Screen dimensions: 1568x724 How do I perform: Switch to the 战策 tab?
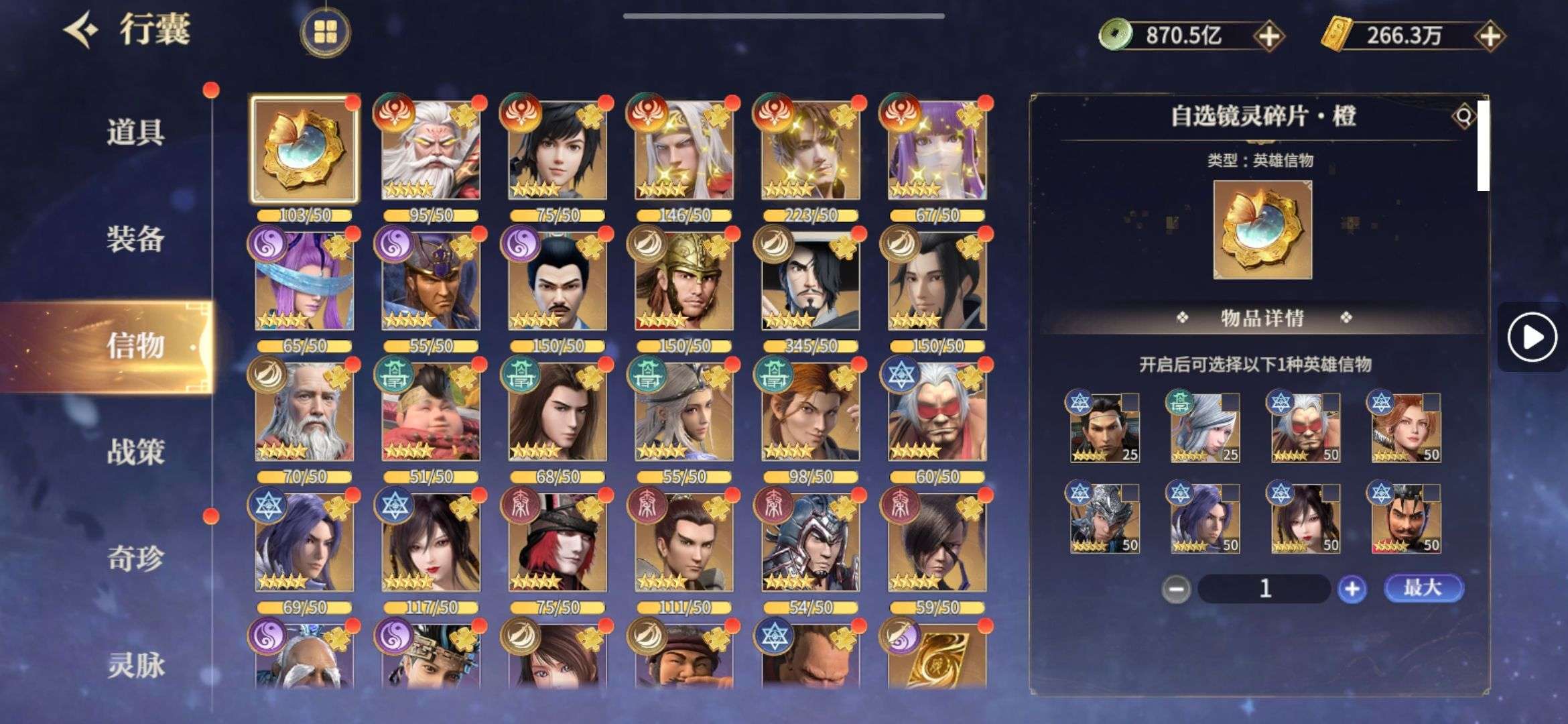click(135, 452)
